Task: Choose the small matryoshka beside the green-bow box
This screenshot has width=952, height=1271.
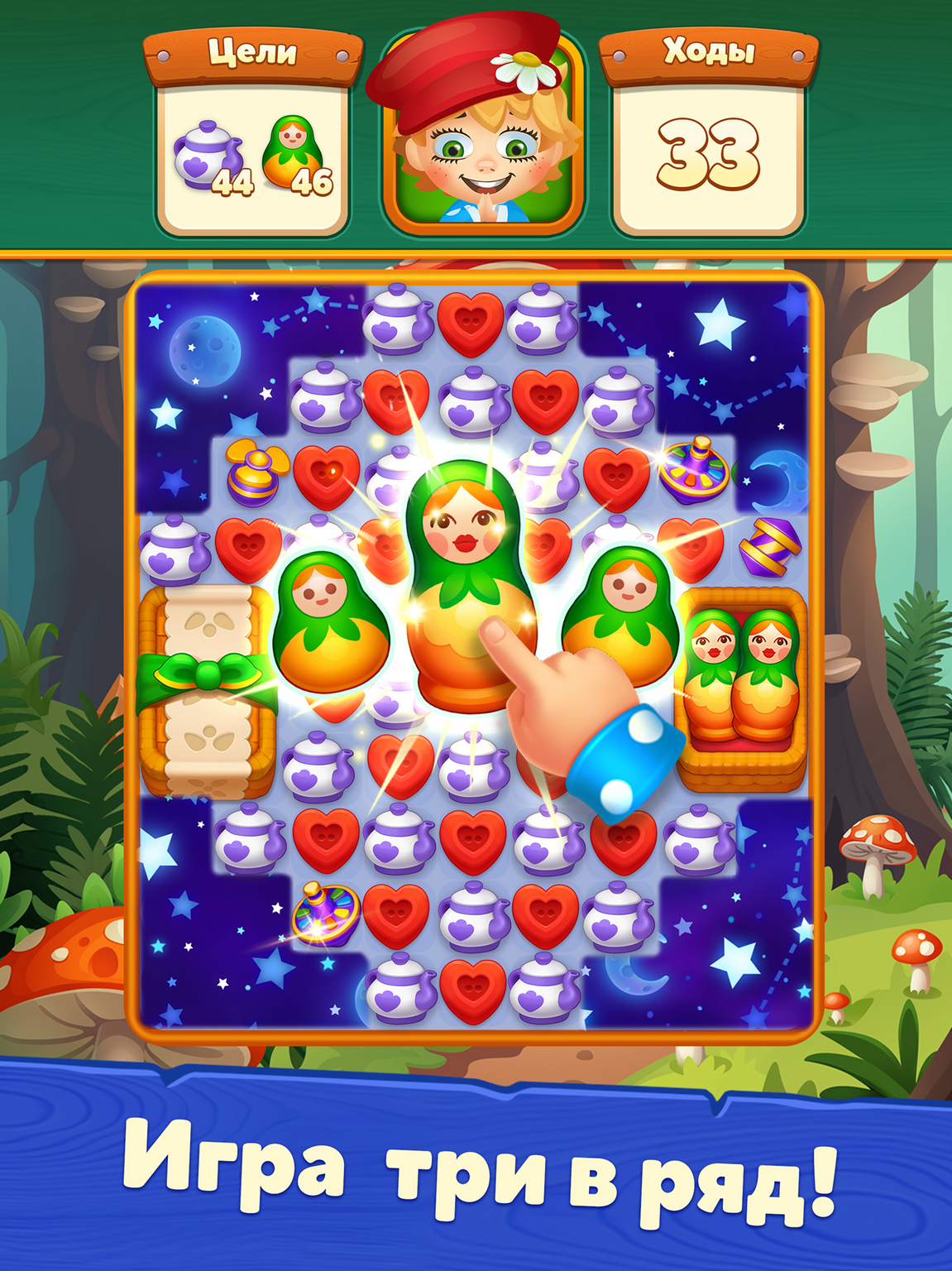Action: (331, 622)
